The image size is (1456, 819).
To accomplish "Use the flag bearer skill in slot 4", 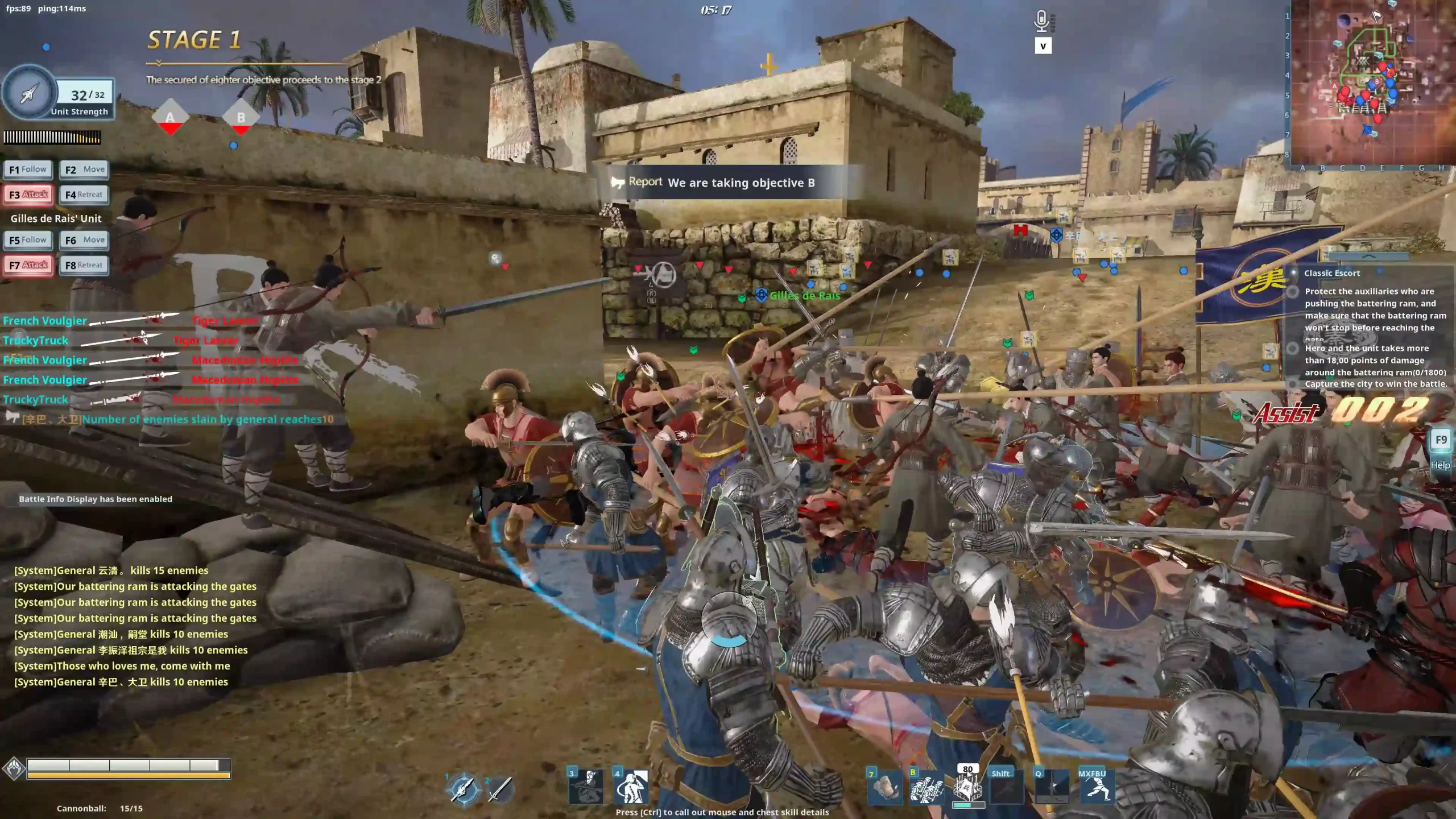I will [x=631, y=787].
